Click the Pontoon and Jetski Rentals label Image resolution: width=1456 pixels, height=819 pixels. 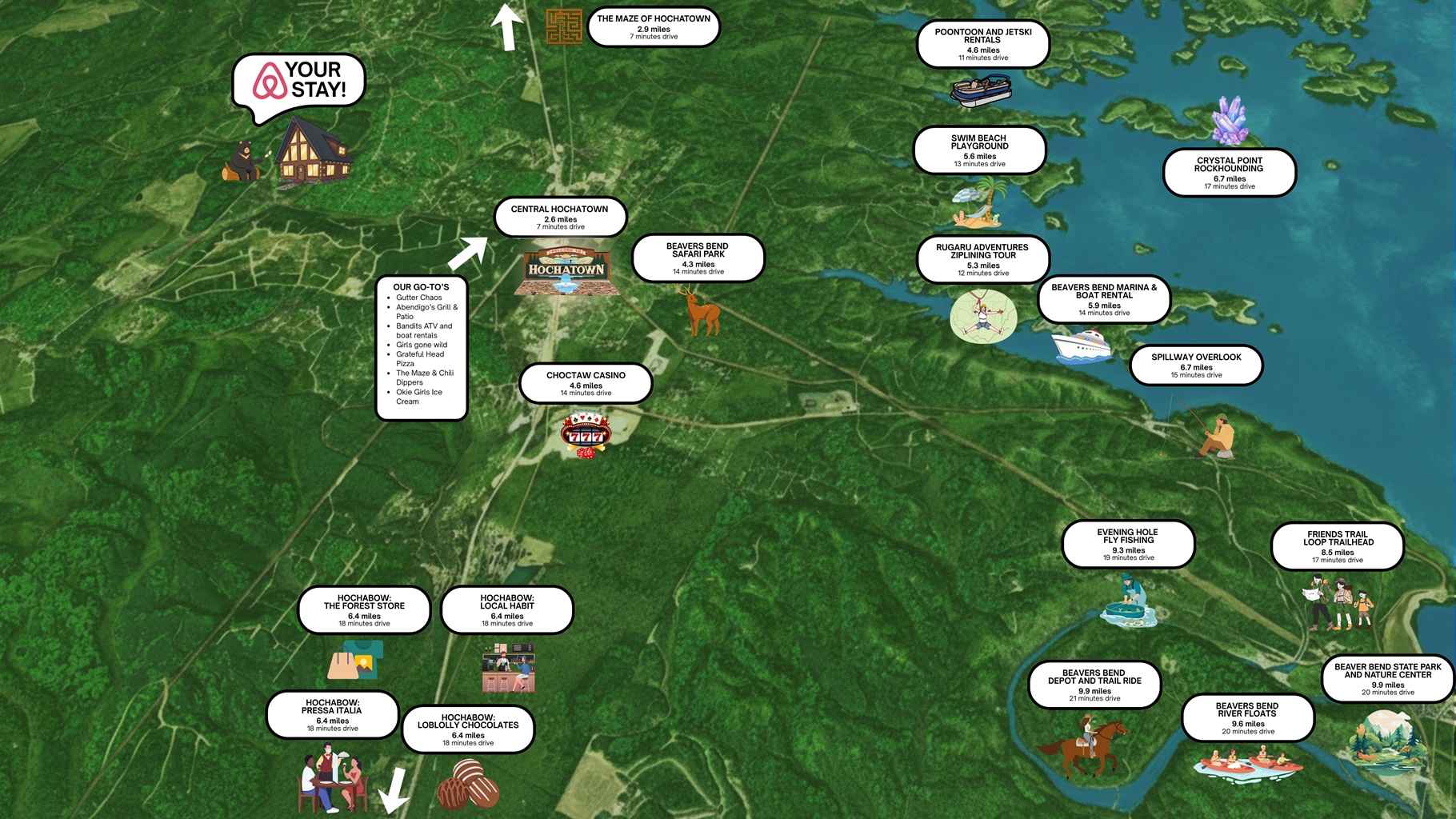[x=982, y=44]
